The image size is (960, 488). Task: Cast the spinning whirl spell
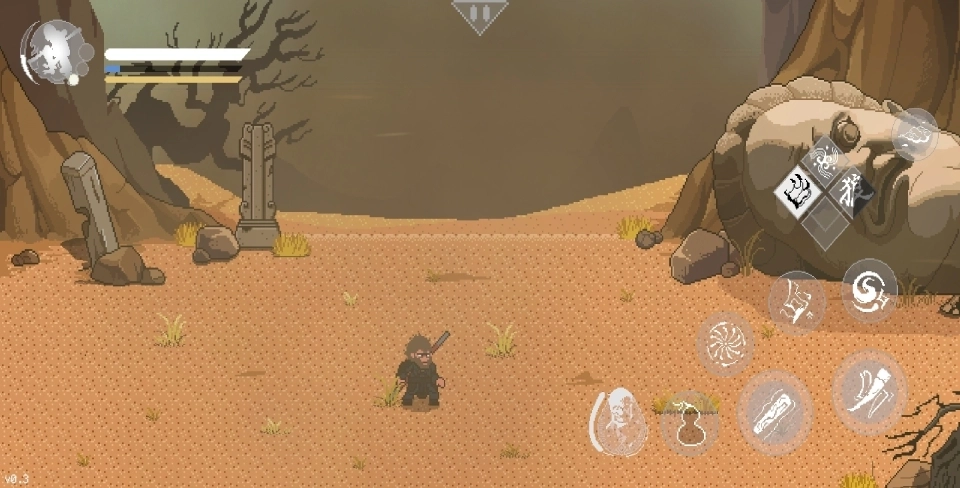724,344
